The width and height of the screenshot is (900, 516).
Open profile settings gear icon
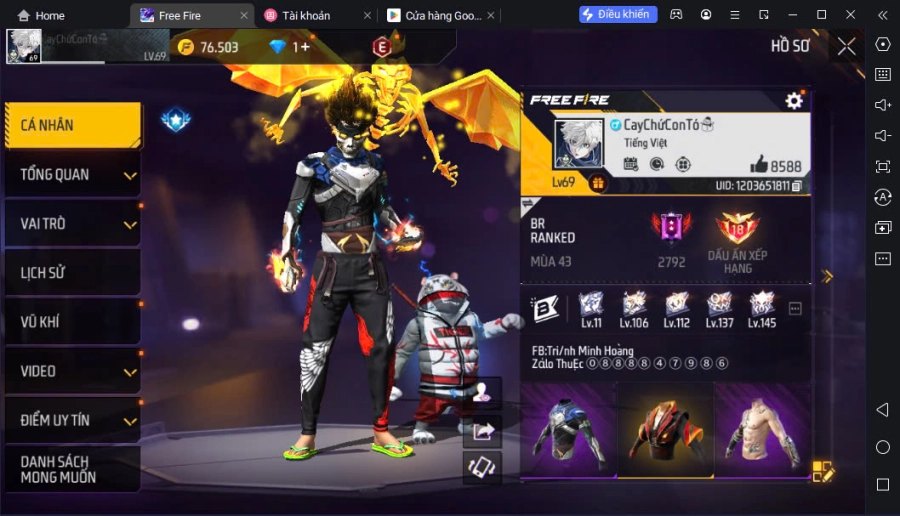pyautogui.click(x=794, y=100)
